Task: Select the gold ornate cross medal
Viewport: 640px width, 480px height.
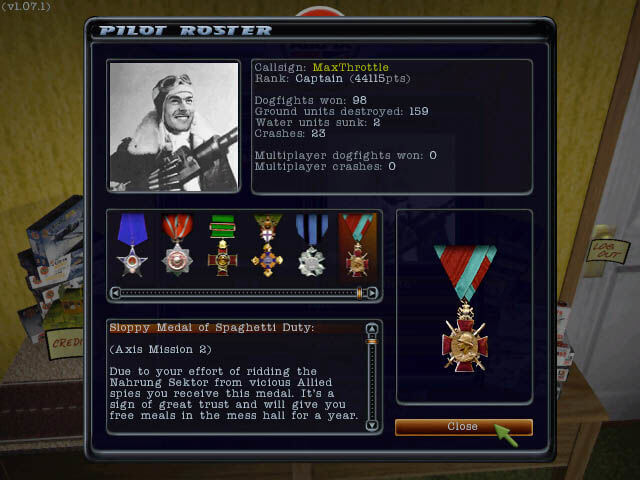Action: point(267,246)
